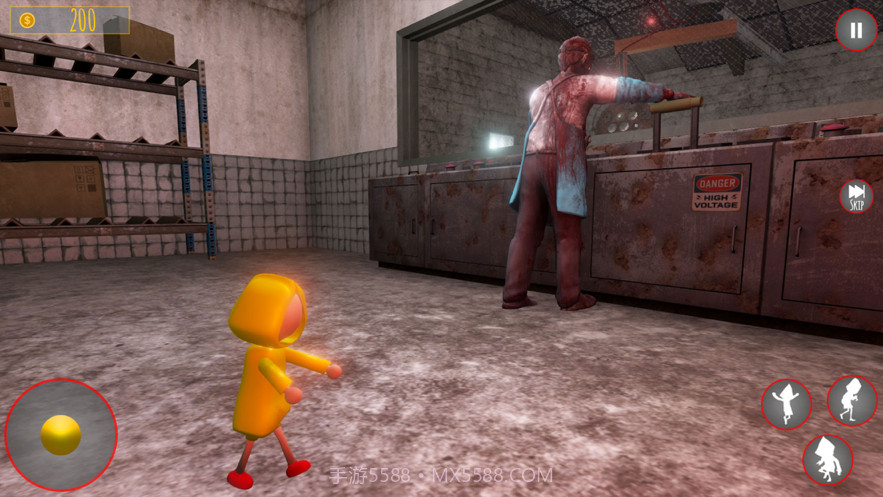The height and width of the screenshot is (497, 883).
Task: Pause the game
Action: 855,31
